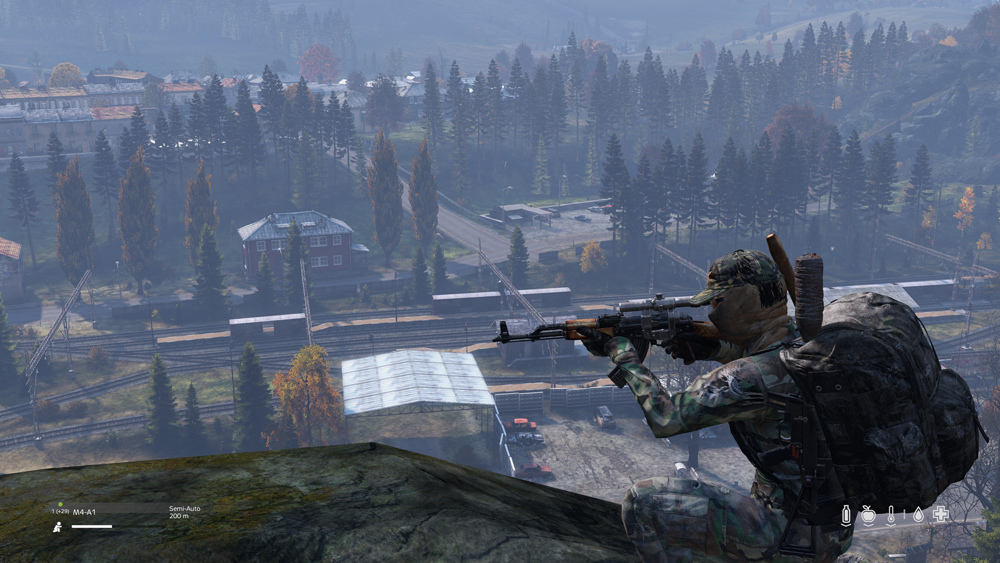This screenshot has width=1000, height=563.
Task: Click the hunger apple status icon
Action: coord(869,514)
